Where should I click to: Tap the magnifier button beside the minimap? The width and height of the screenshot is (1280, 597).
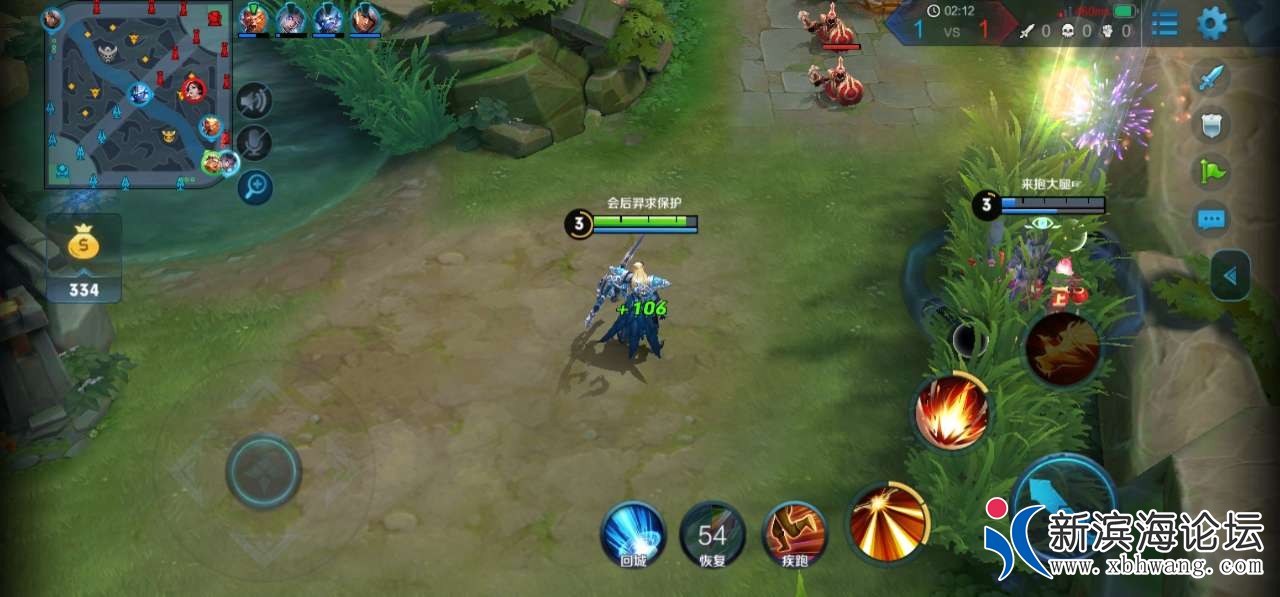[255, 186]
